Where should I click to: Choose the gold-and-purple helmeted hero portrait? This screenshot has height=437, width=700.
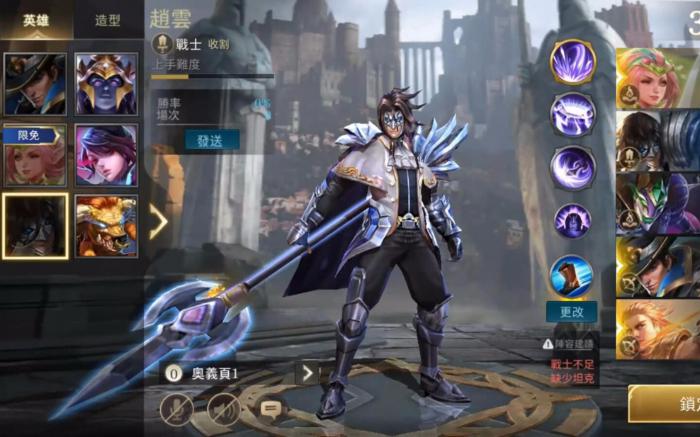tap(106, 84)
